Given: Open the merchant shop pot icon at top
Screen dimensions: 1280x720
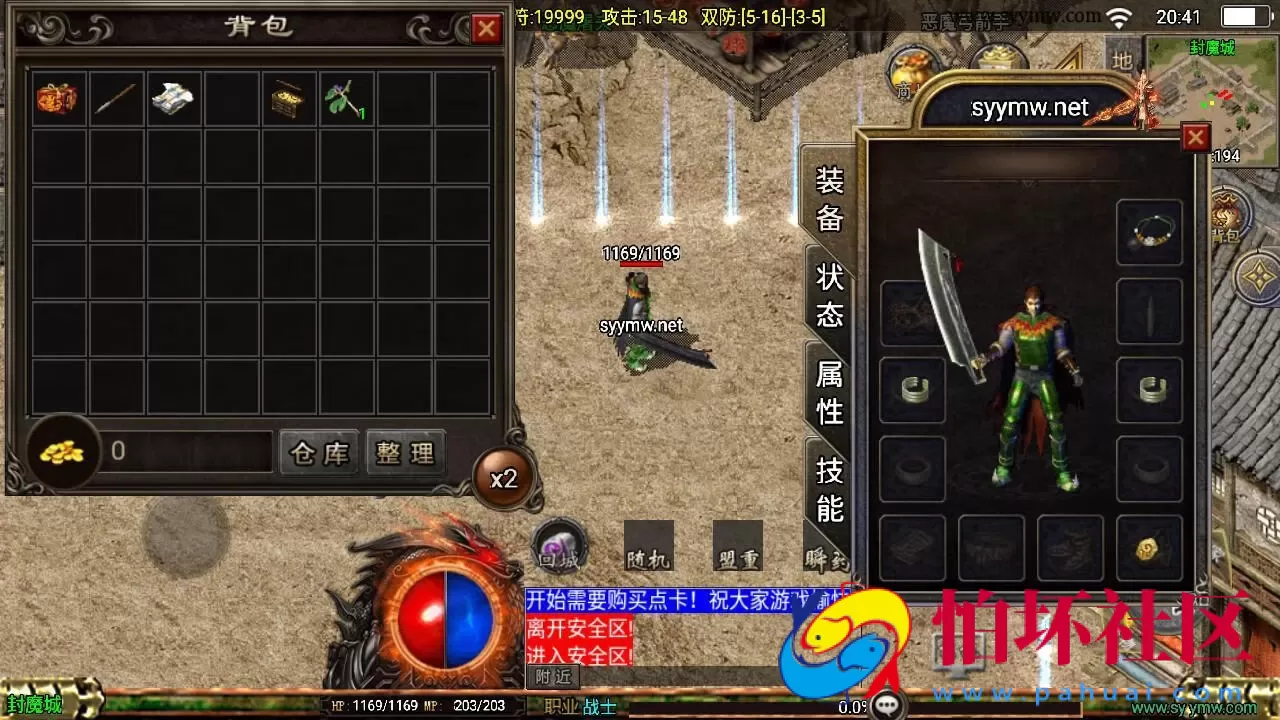Looking at the screenshot, I should (912, 70).
